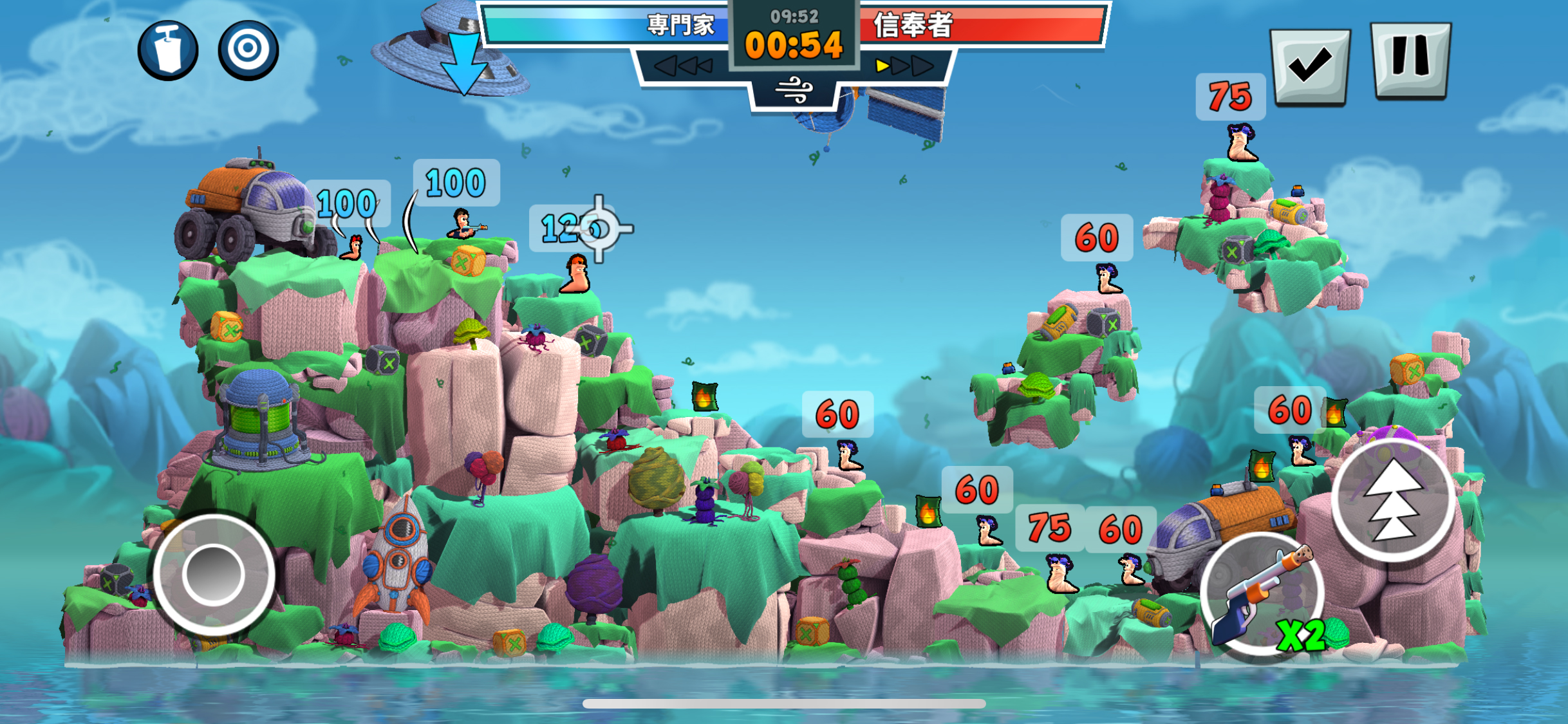This screenshot has width=1568, height=724.
Task: Tap the dynamite detonator icon
Action: 168,50
